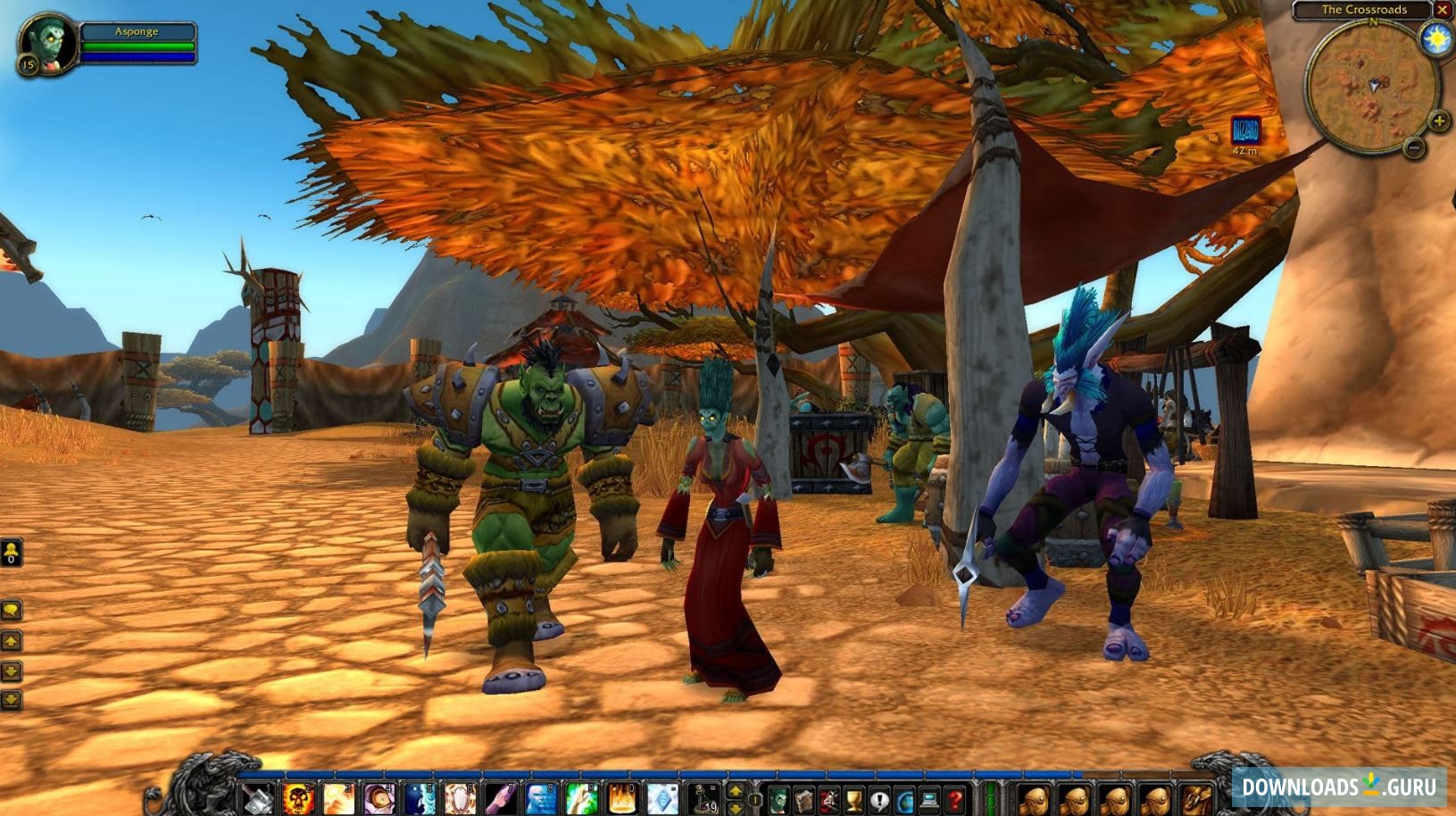The height and width of the screenshot is (816, 1456).
Task: Open the exclamation mark quest micro menu entry
Action: click(x=880, y=799)
